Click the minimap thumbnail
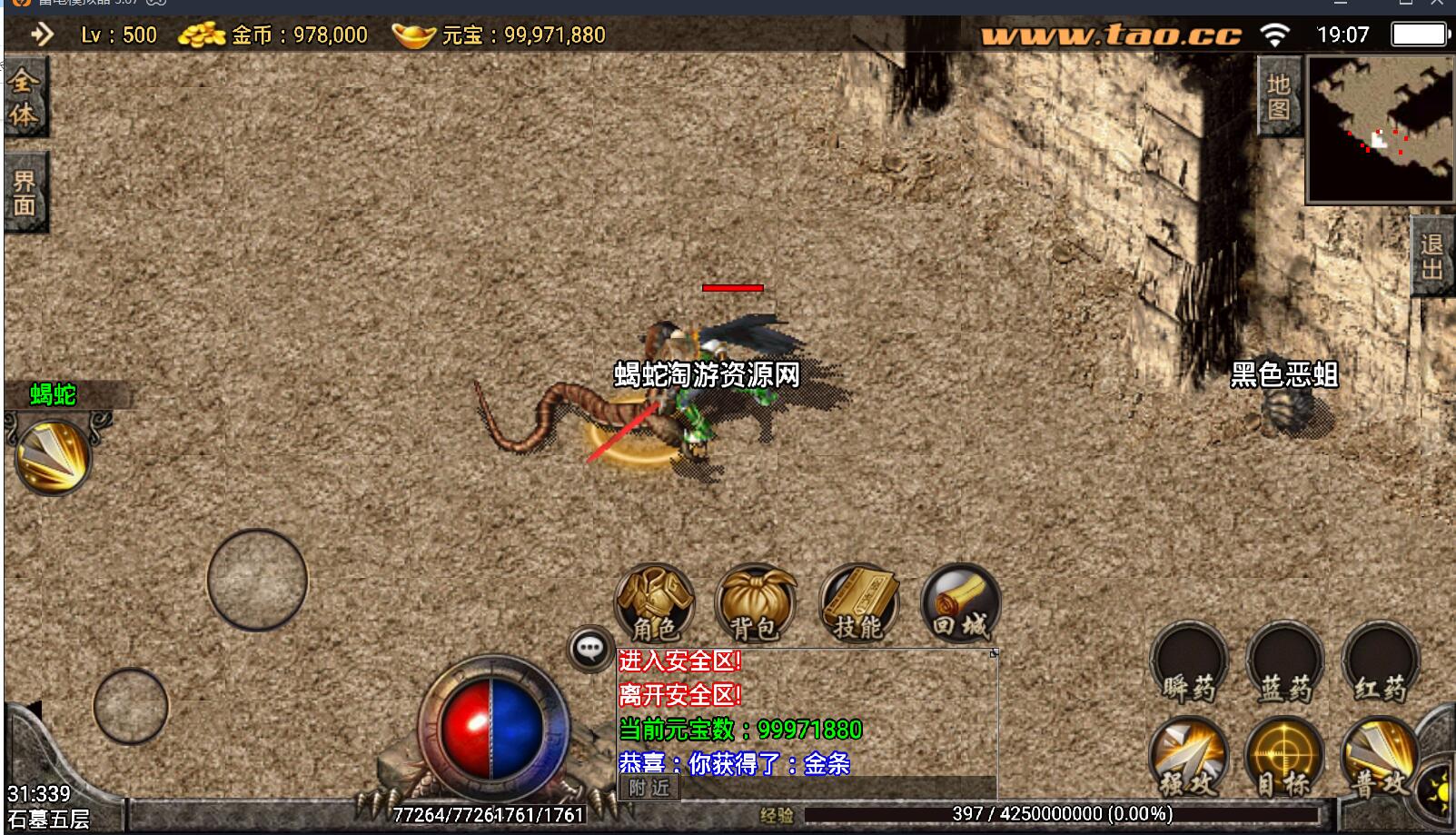Image resolution: width=1456 pixels, height=835 pixels. (1380, 129)
